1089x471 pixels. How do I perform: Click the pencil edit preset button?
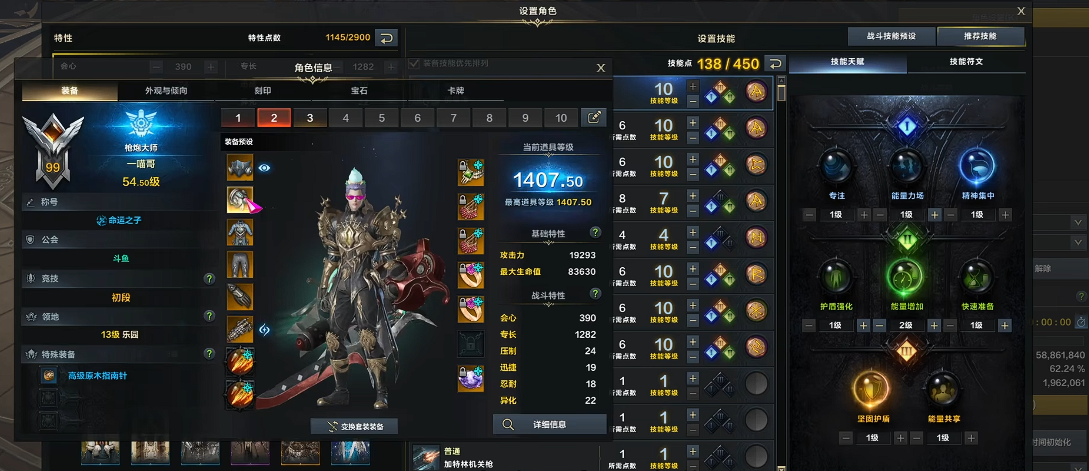coord(595,117)
